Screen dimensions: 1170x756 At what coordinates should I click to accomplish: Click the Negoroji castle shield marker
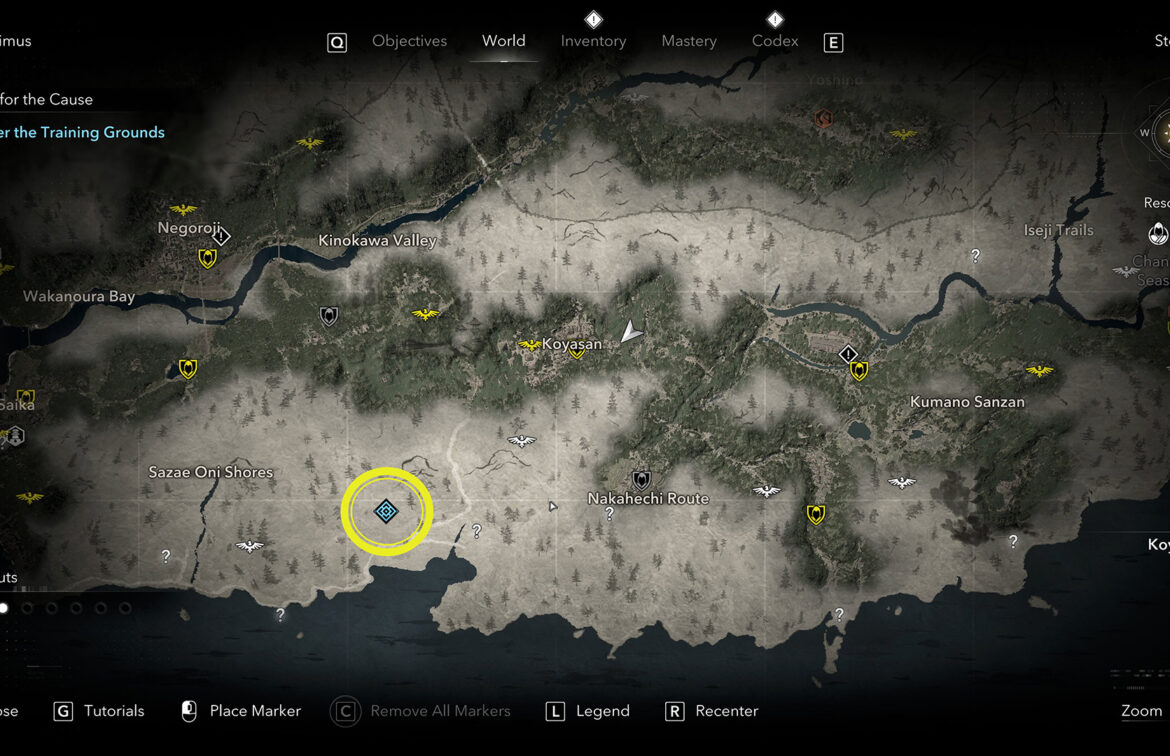coord(207,259)
